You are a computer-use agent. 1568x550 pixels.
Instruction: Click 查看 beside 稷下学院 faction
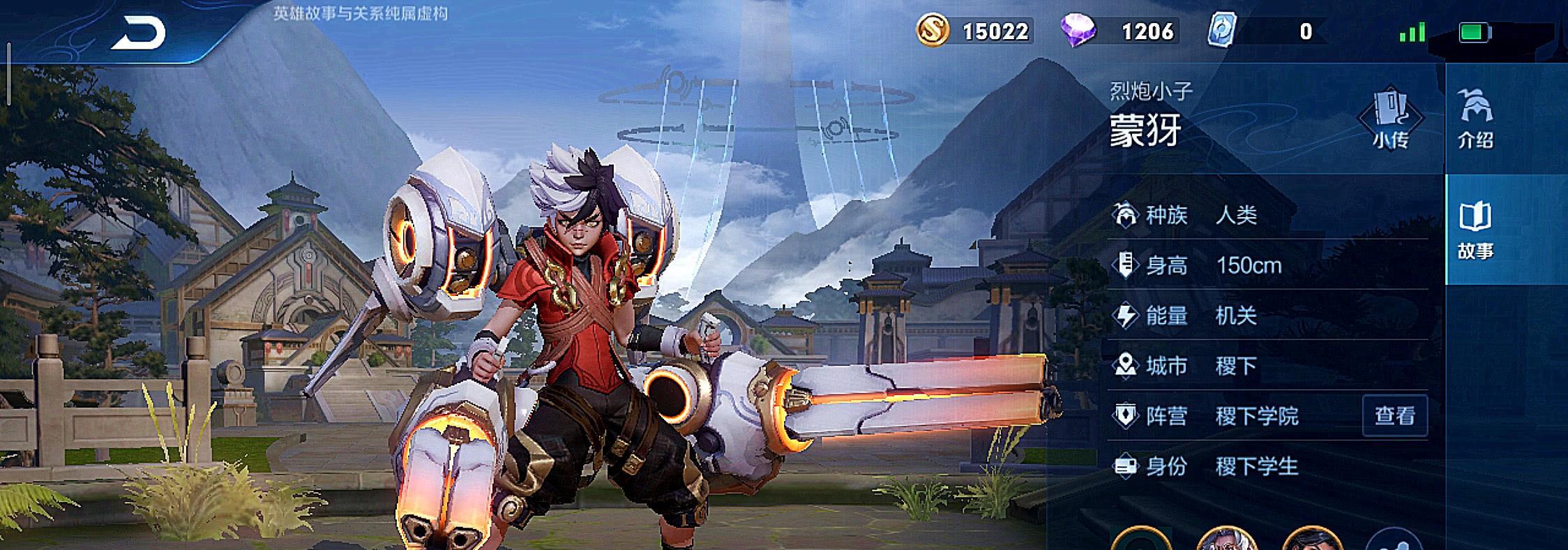(x=1394, y=416)
